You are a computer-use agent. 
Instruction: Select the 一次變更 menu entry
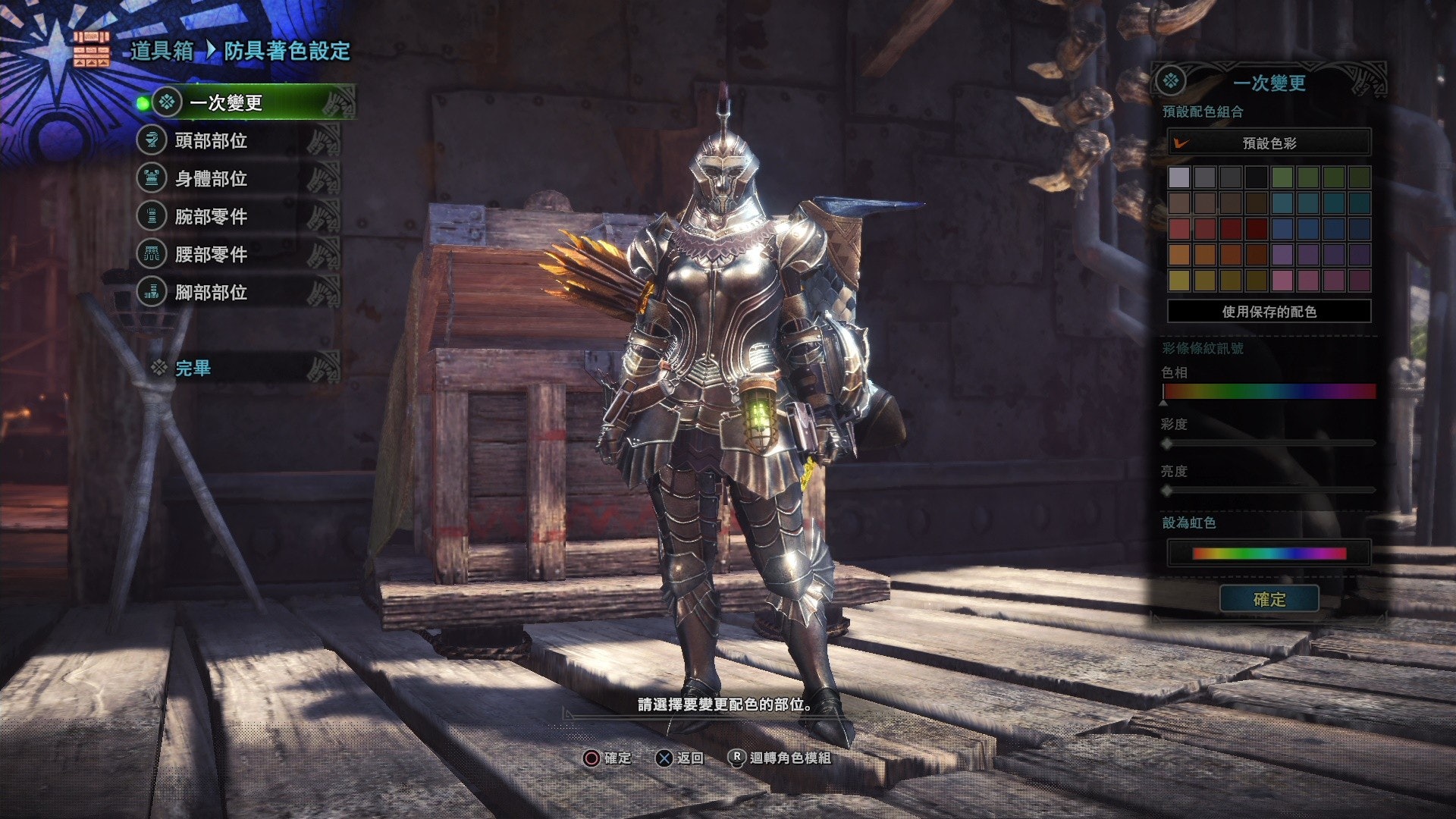tap(226, 102)
